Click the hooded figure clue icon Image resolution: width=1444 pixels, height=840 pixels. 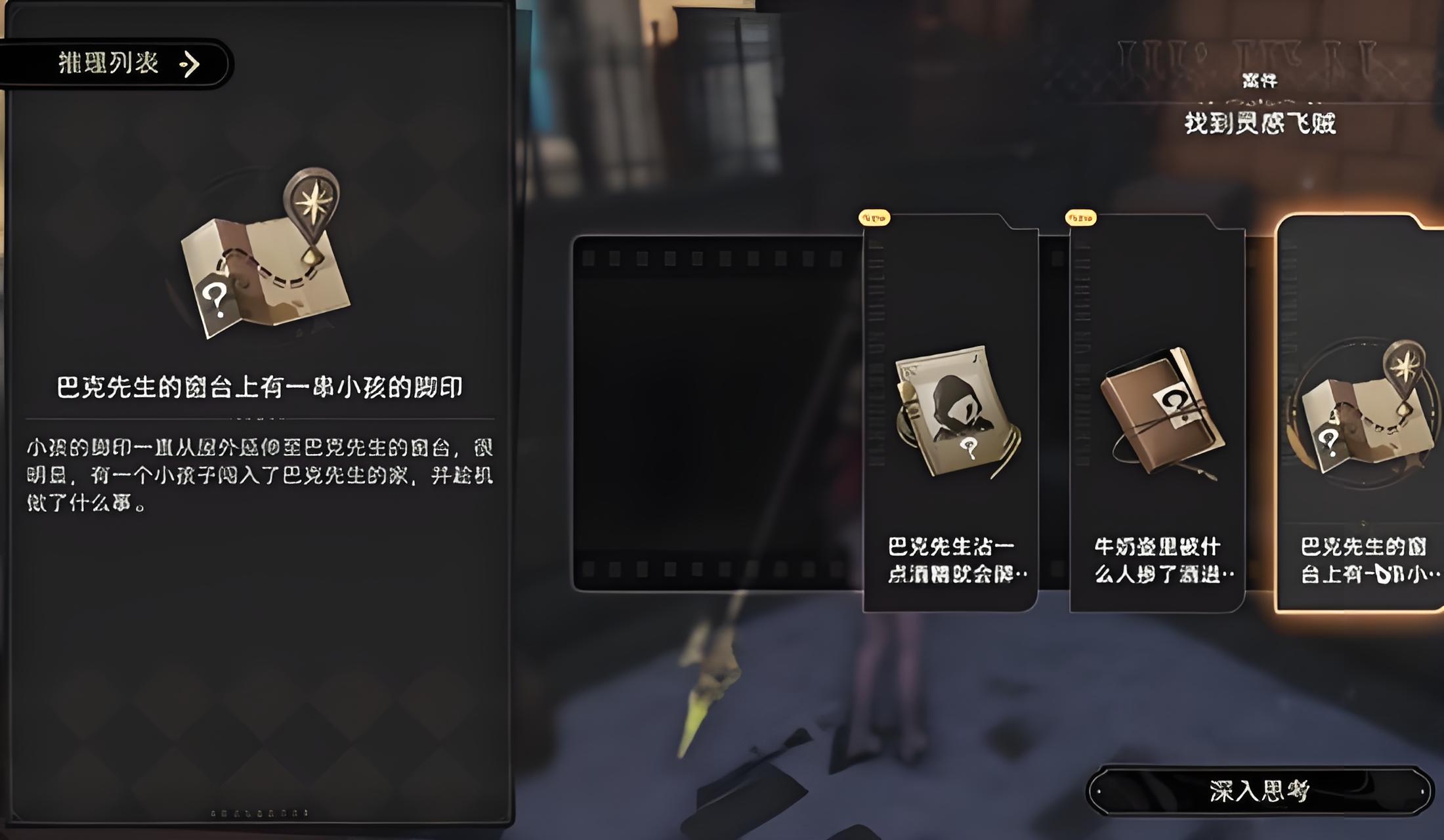958,400
